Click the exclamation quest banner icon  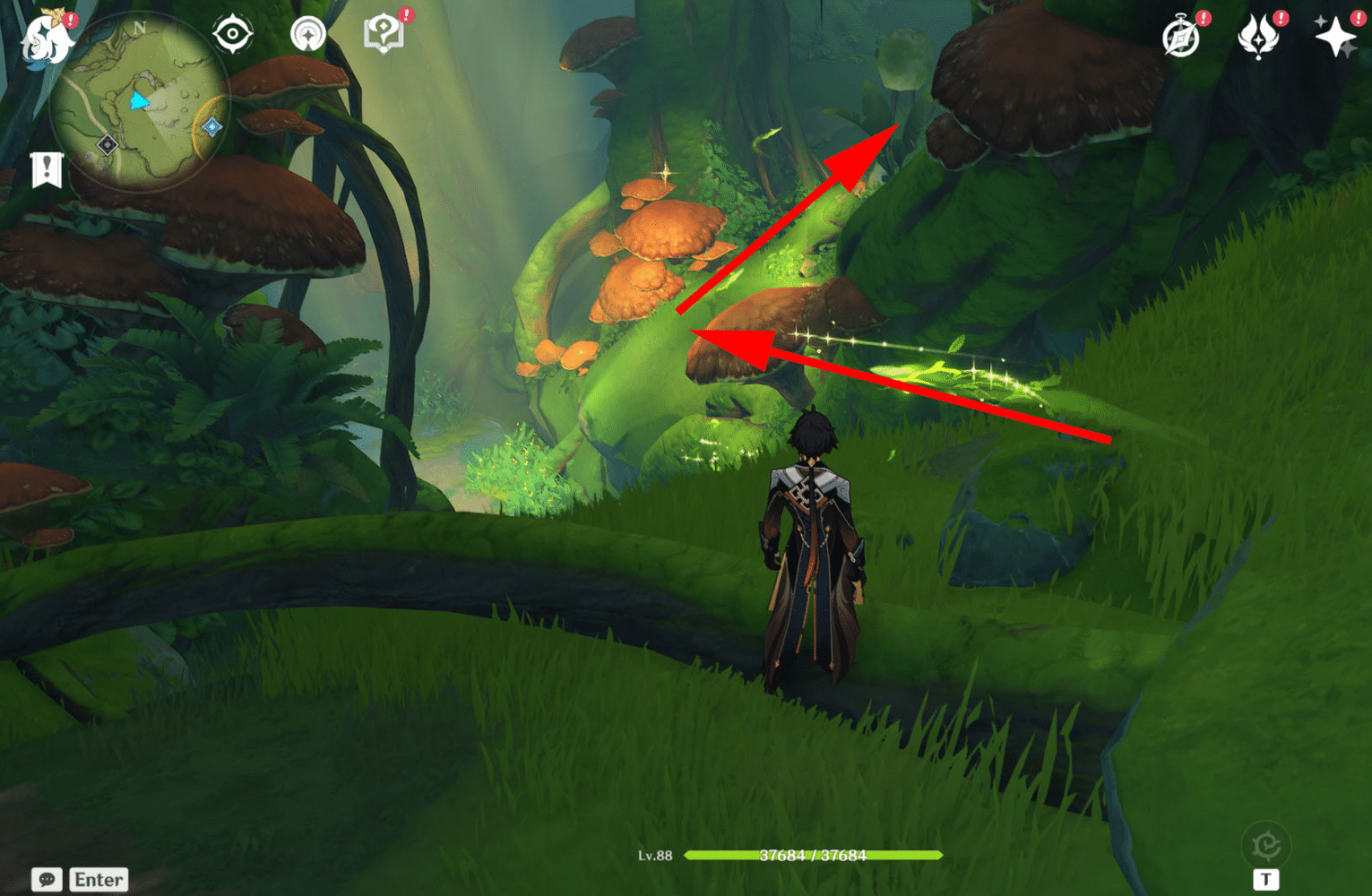click(x=46, y=169)
